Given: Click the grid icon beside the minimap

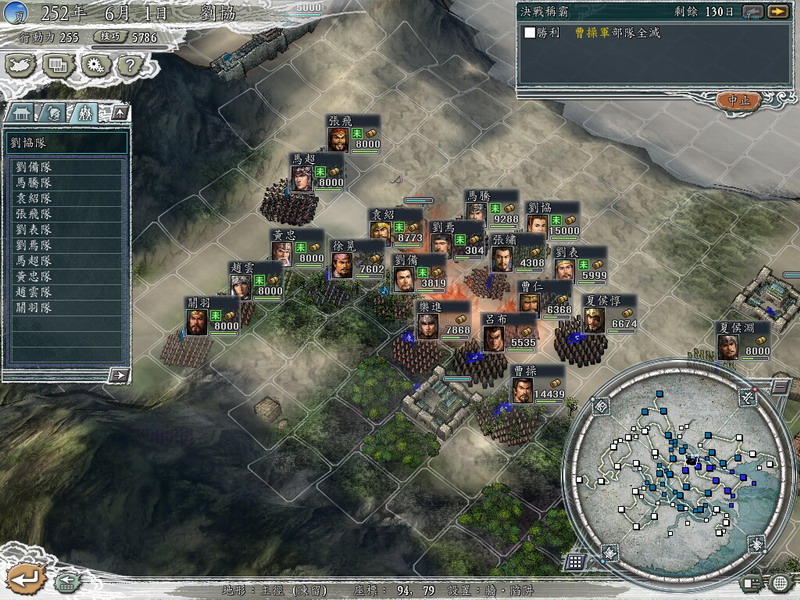Looking at the screenshot, I should [x=576, y=561].
